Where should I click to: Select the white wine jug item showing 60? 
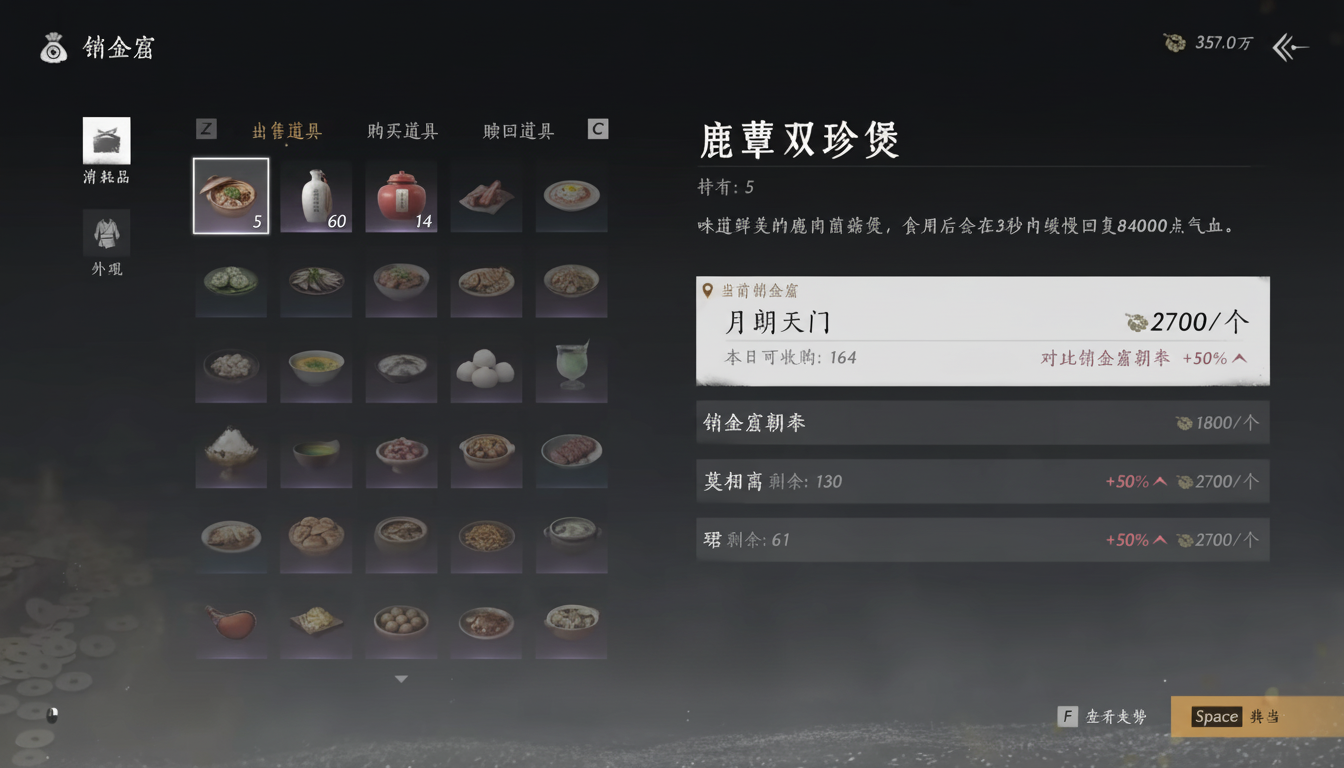315,195
